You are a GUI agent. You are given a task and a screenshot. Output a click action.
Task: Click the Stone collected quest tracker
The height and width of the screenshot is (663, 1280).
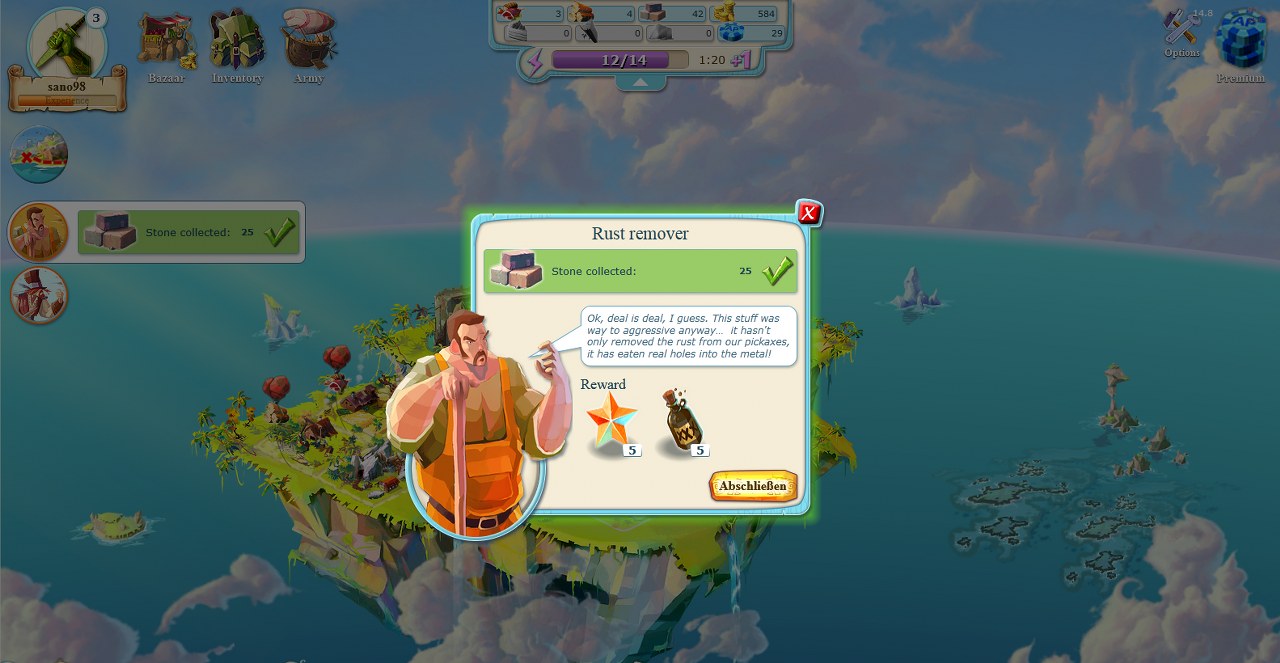(x=190, y=232)
